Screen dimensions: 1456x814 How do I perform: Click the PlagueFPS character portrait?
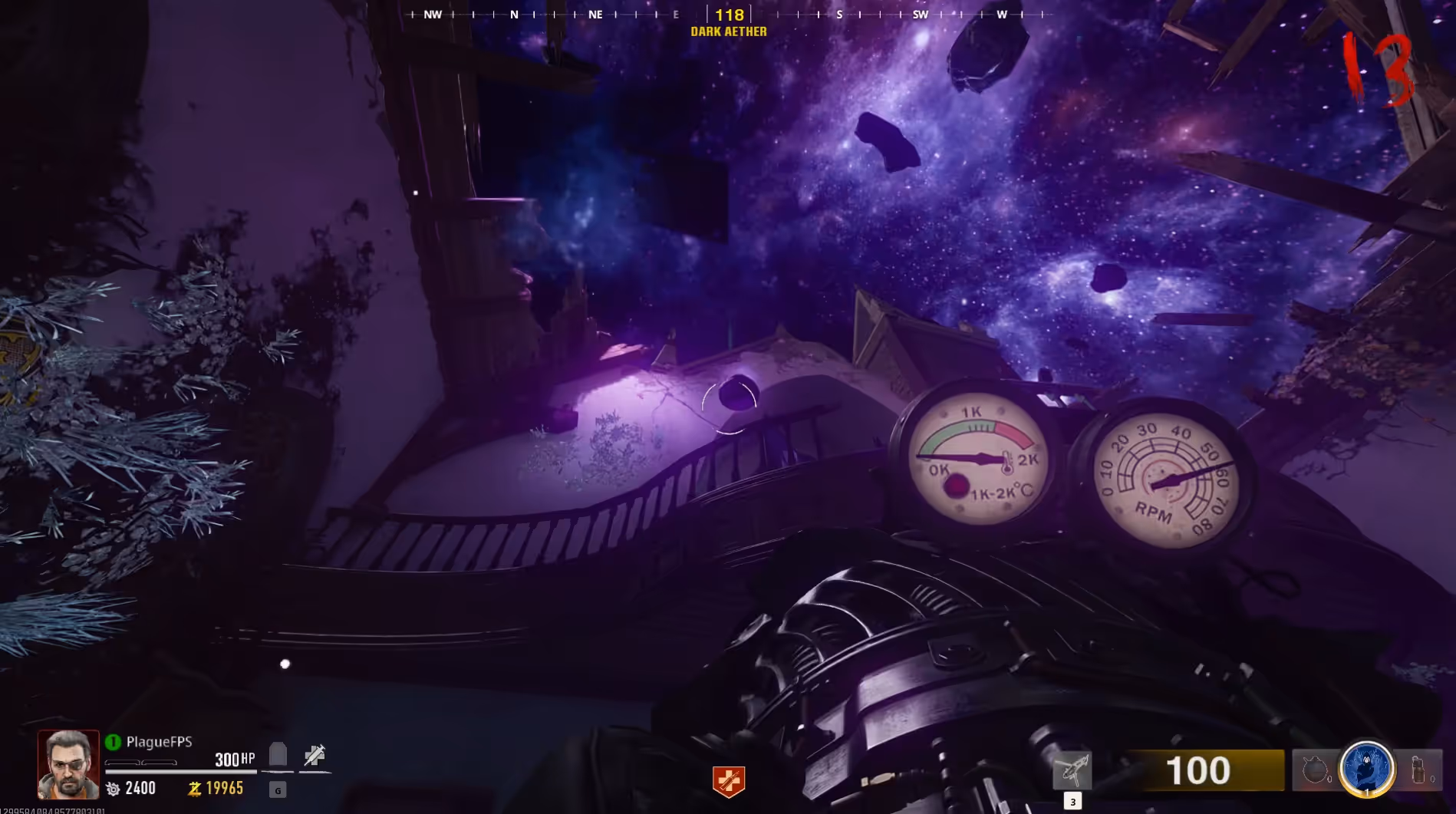tap(68, 764)
